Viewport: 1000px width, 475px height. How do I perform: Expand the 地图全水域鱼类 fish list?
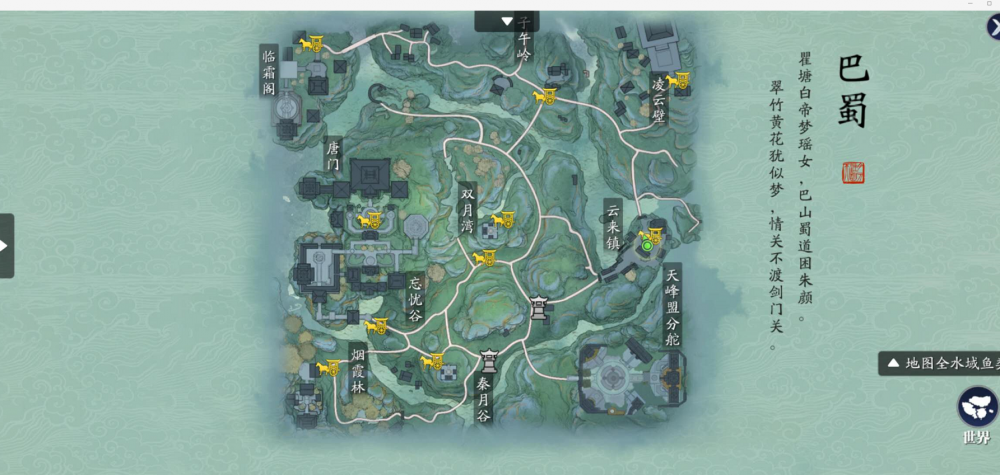point(938,363)
